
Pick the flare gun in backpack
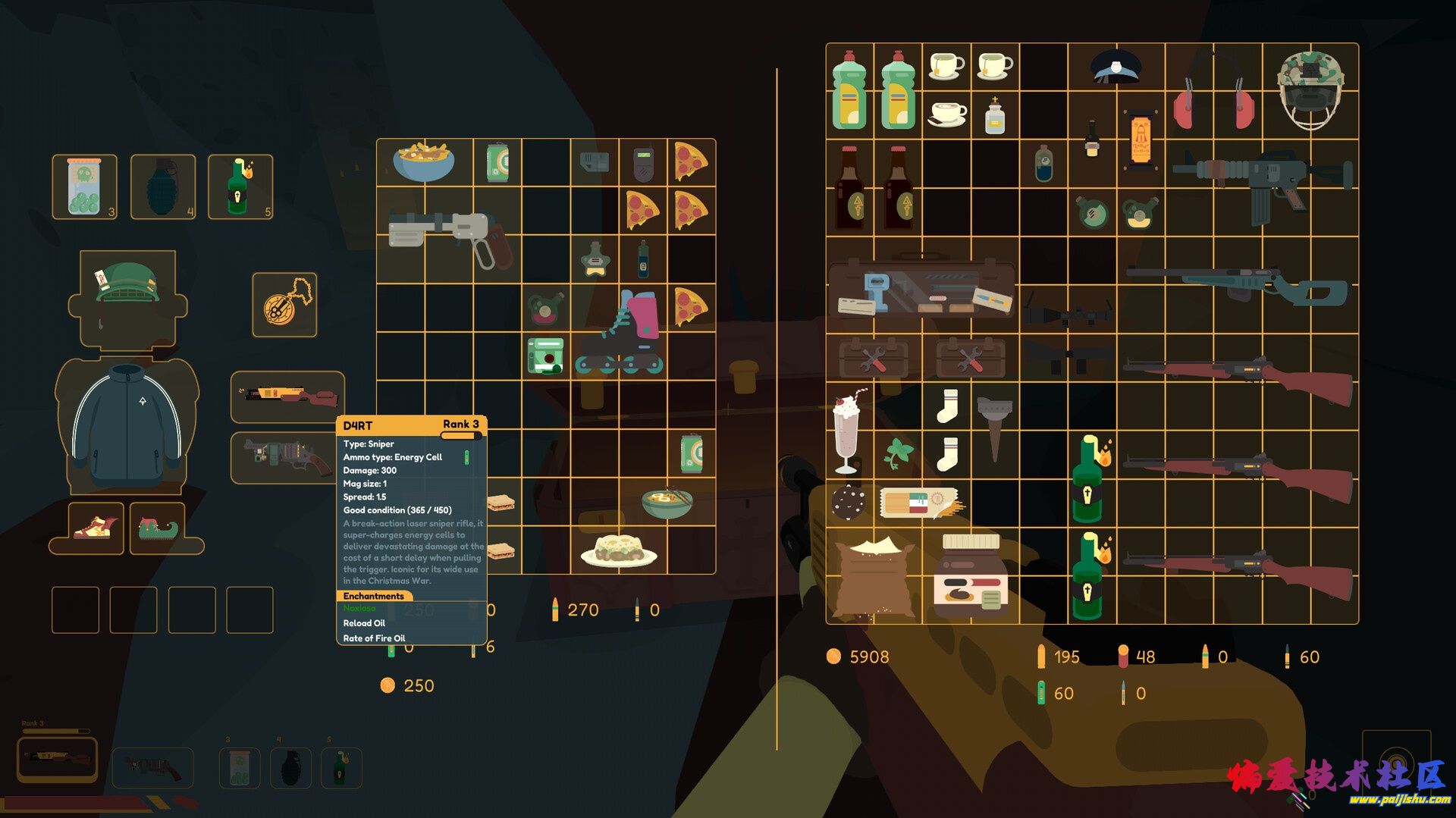[x=449, y=234]
